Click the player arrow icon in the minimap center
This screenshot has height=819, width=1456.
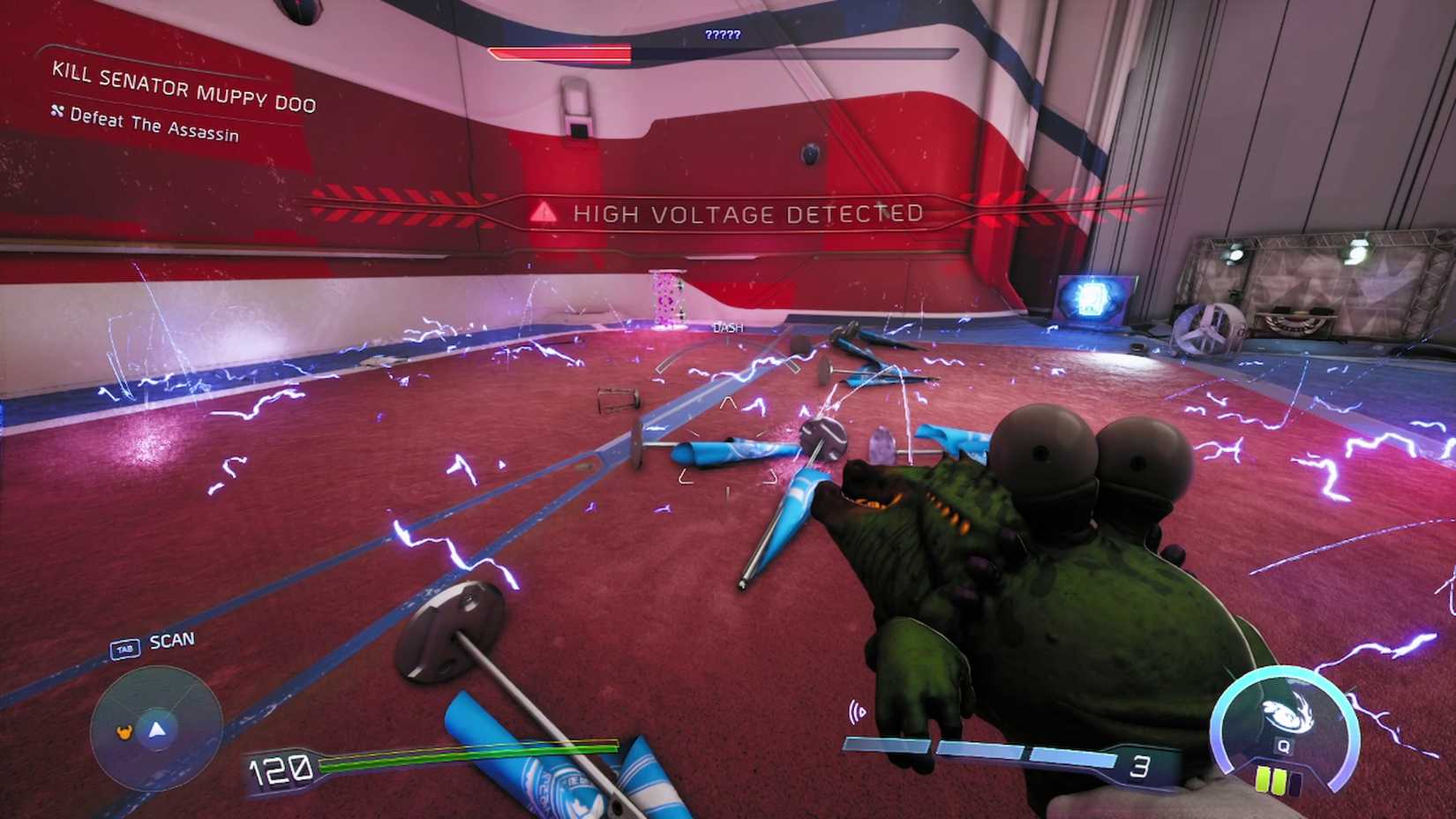(x=156, y=730)
